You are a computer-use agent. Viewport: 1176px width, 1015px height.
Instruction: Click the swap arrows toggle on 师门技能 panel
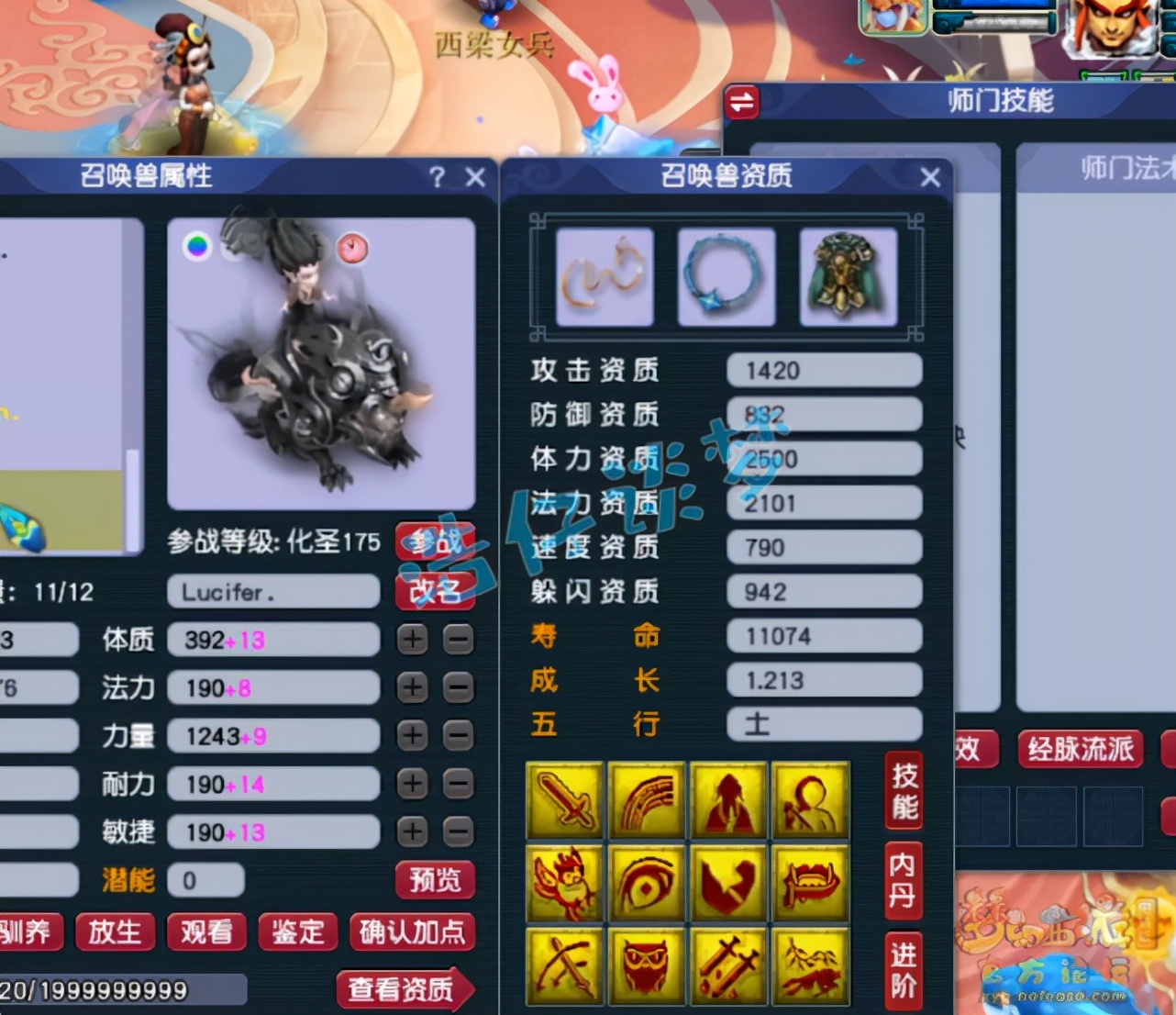(x=742, y=104)
